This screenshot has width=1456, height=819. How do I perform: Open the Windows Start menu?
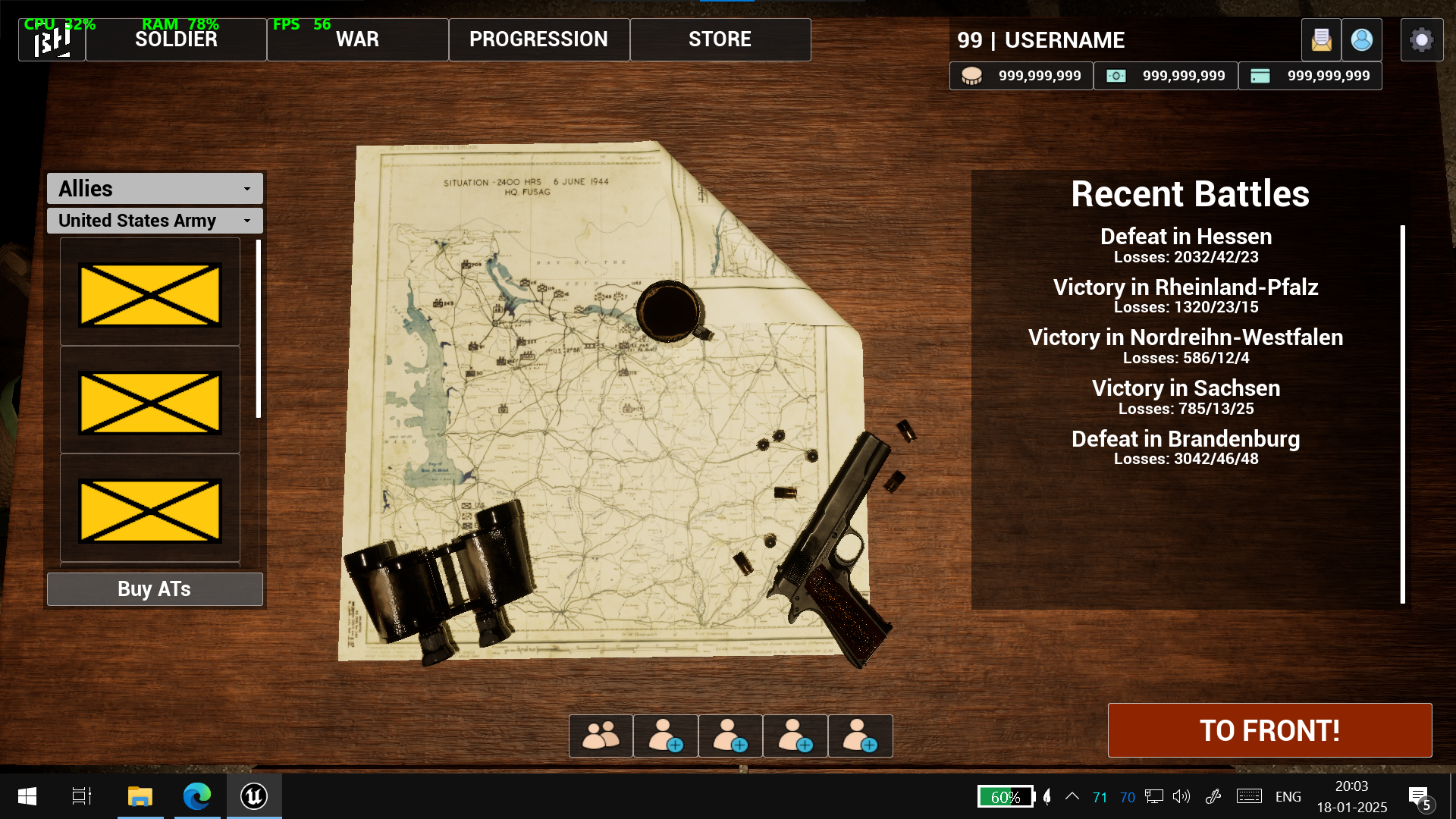27,796
